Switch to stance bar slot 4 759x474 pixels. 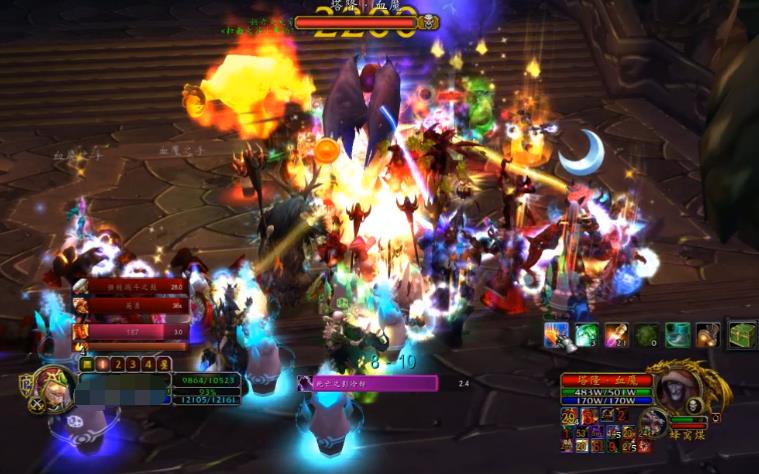point(149,365)
